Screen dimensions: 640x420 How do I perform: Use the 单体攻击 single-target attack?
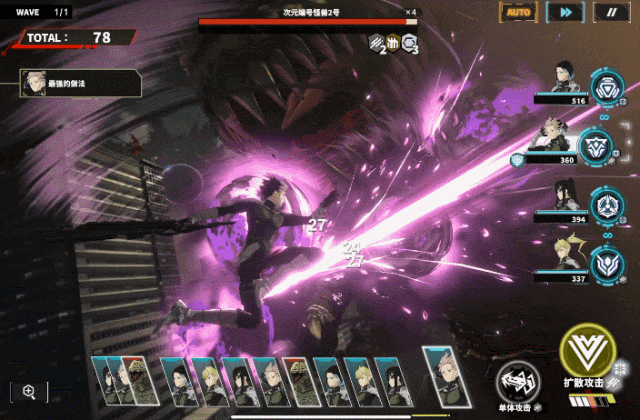[x=520, y=381]
